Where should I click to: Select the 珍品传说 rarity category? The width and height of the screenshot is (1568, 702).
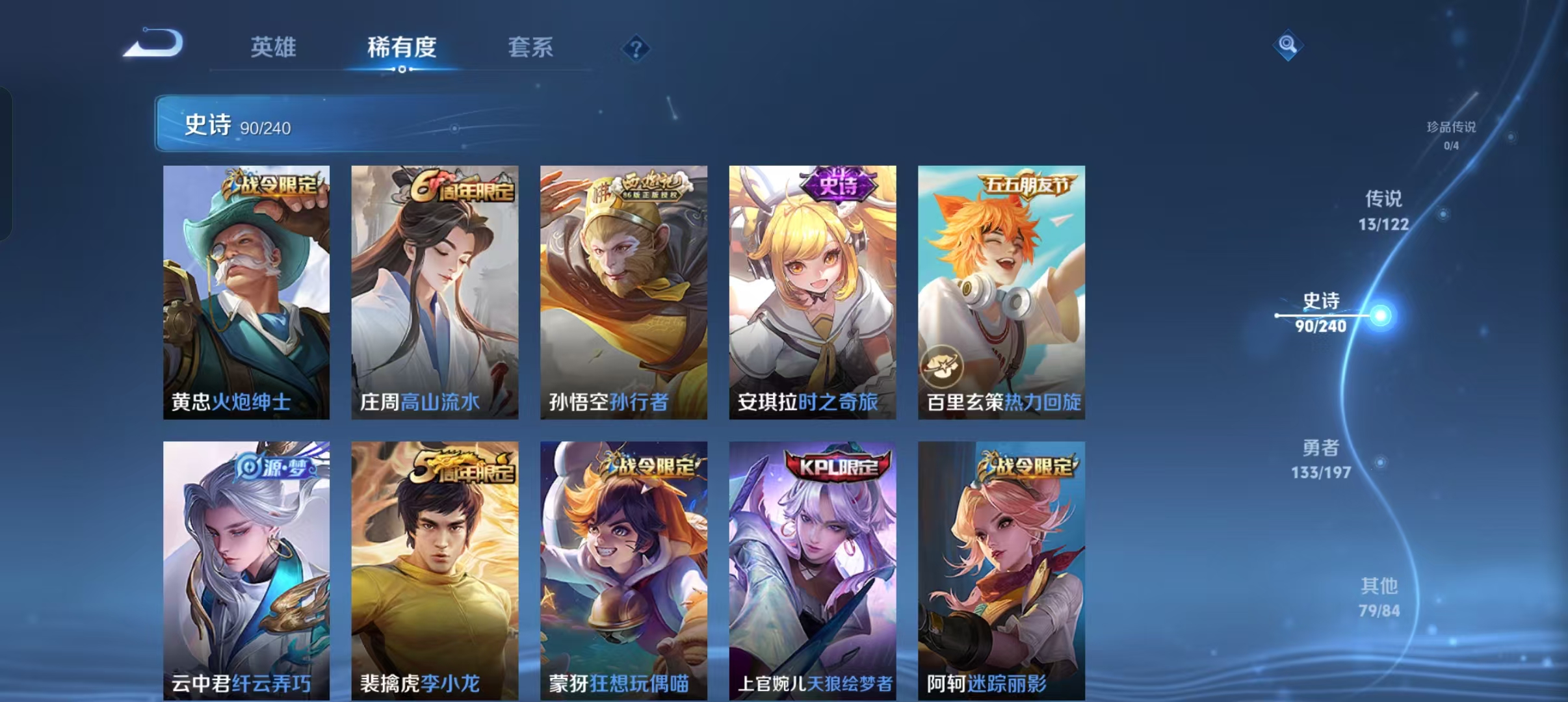[x=1453, y=135]
